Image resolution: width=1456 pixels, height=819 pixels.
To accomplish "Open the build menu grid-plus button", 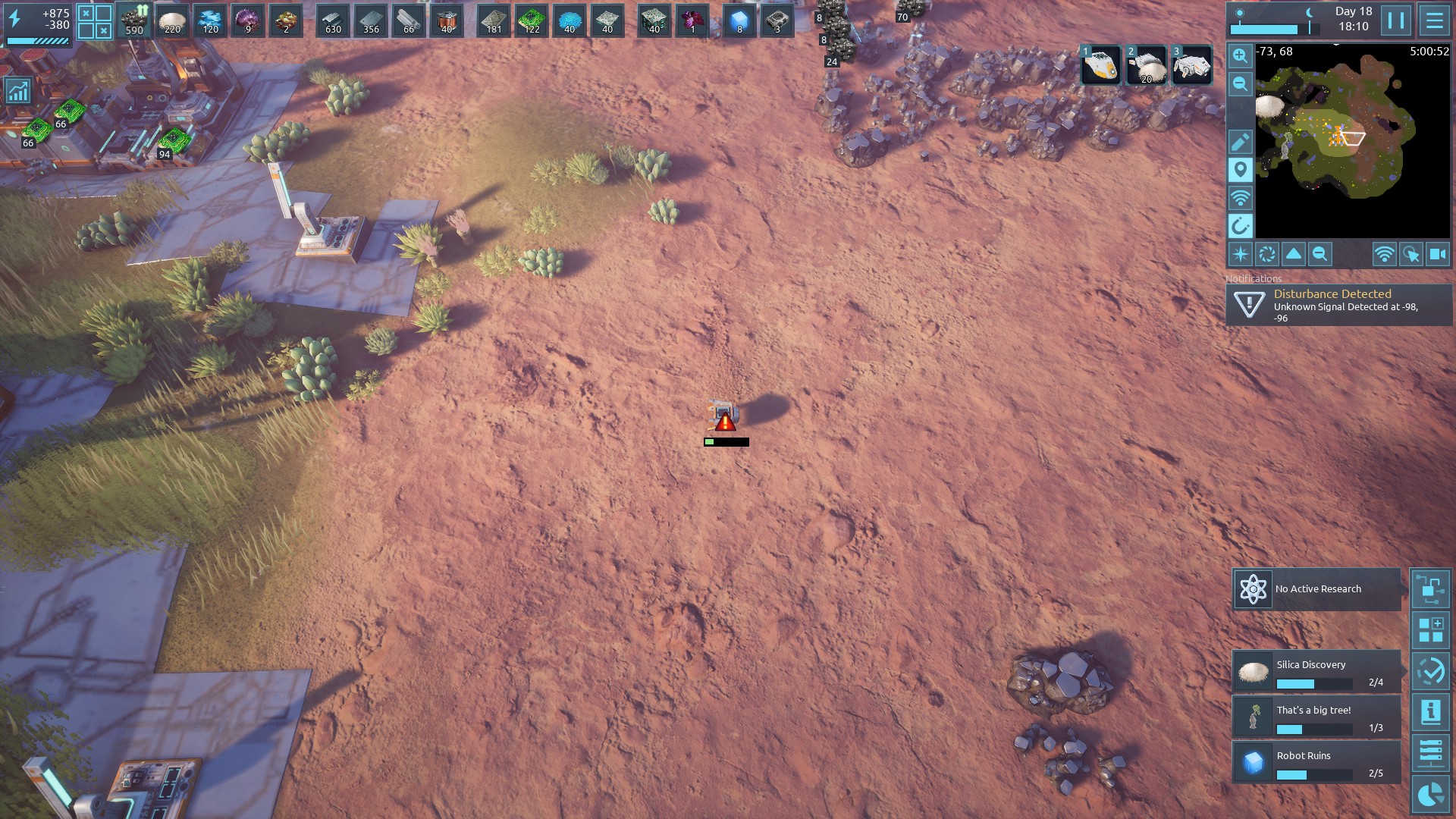I will tap(1431, 629).
